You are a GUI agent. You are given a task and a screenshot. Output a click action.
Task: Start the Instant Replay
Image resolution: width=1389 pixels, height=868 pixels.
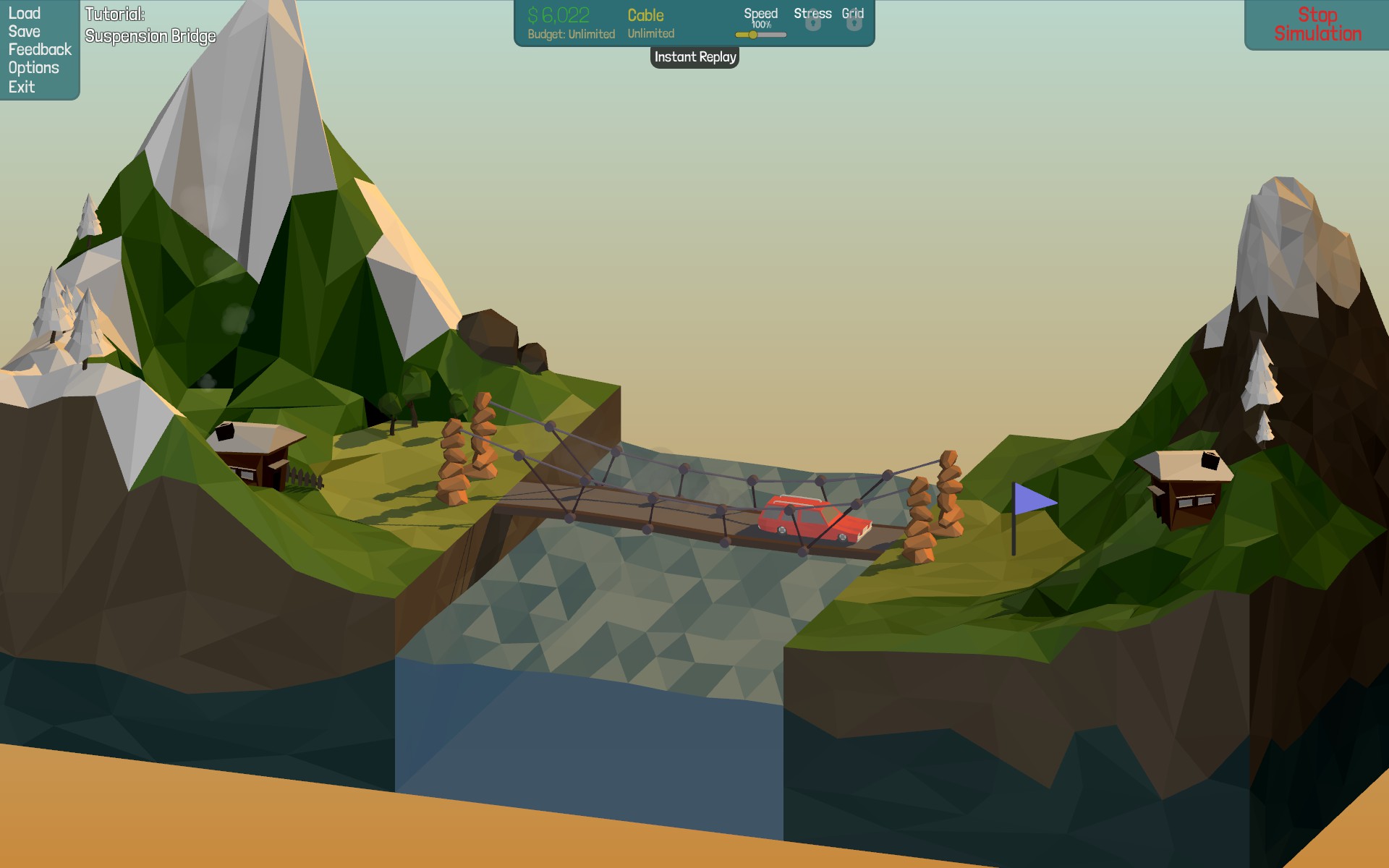(694, 57)
